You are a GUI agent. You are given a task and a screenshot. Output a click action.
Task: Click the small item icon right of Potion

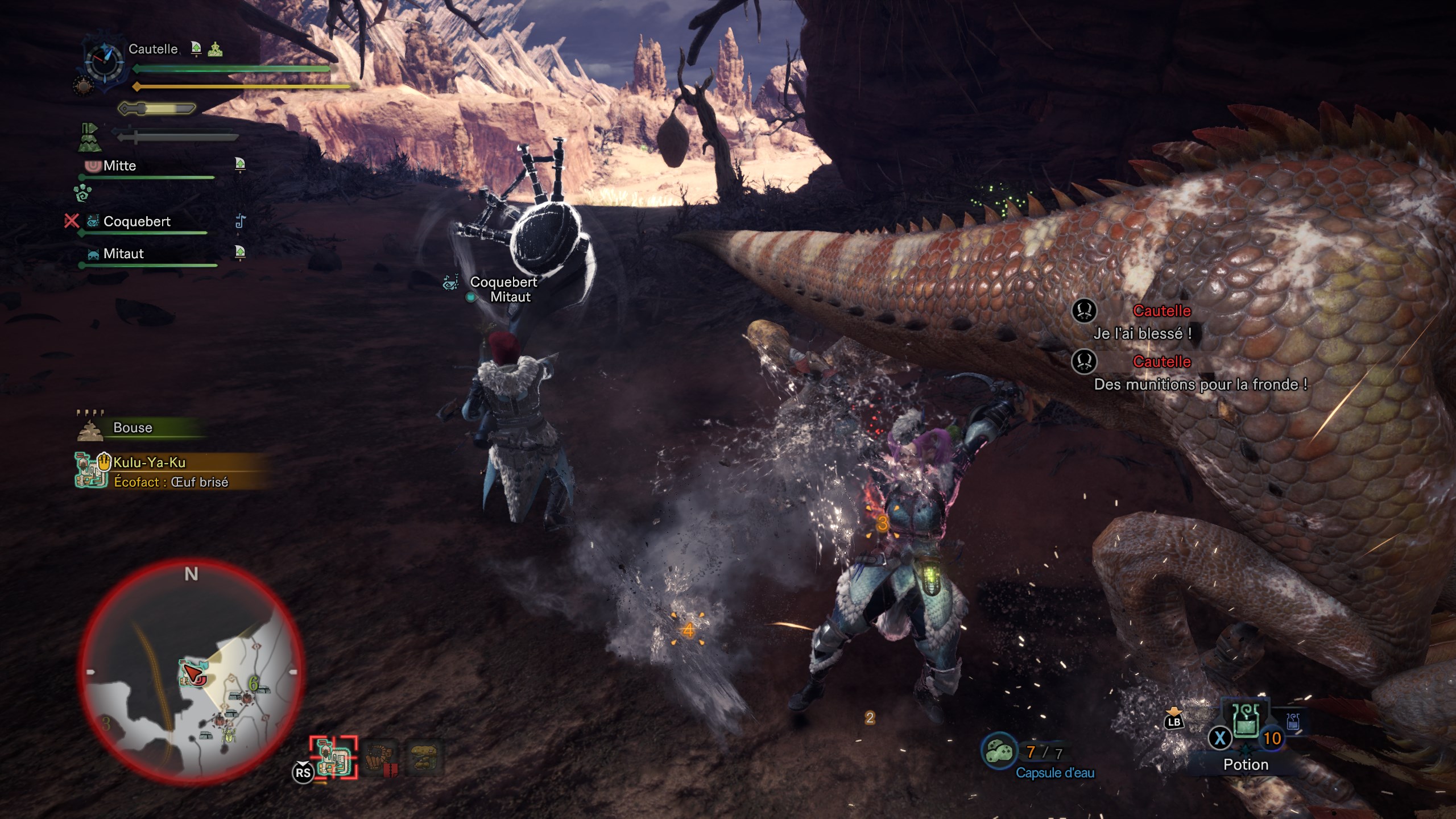pos(1293,721)
